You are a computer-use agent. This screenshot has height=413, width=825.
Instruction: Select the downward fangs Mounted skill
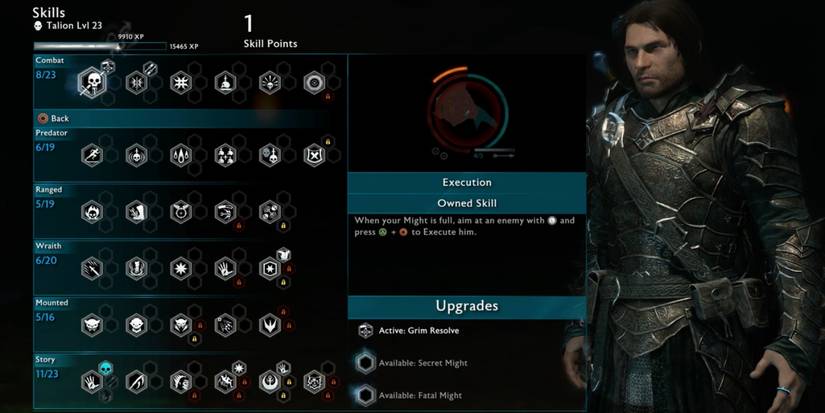click(x=270, y=324)
